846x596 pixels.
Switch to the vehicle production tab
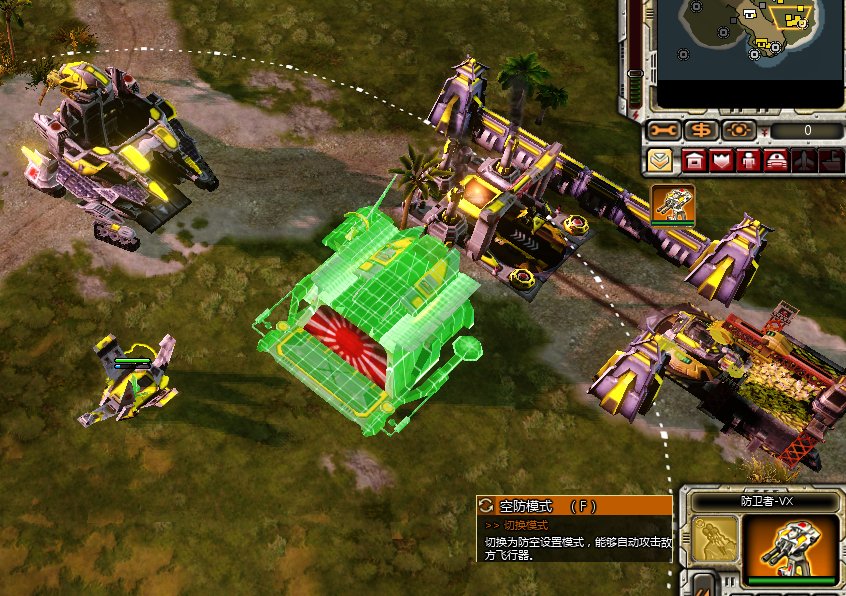pyautogui.click(x=776, y=160)
